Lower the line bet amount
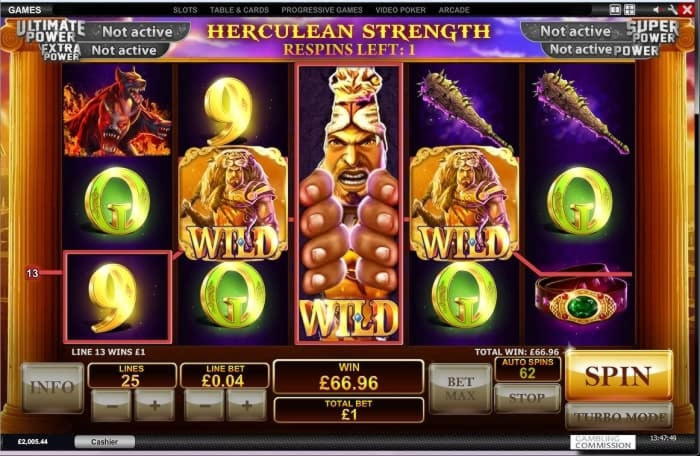 (x=203, y=405)
